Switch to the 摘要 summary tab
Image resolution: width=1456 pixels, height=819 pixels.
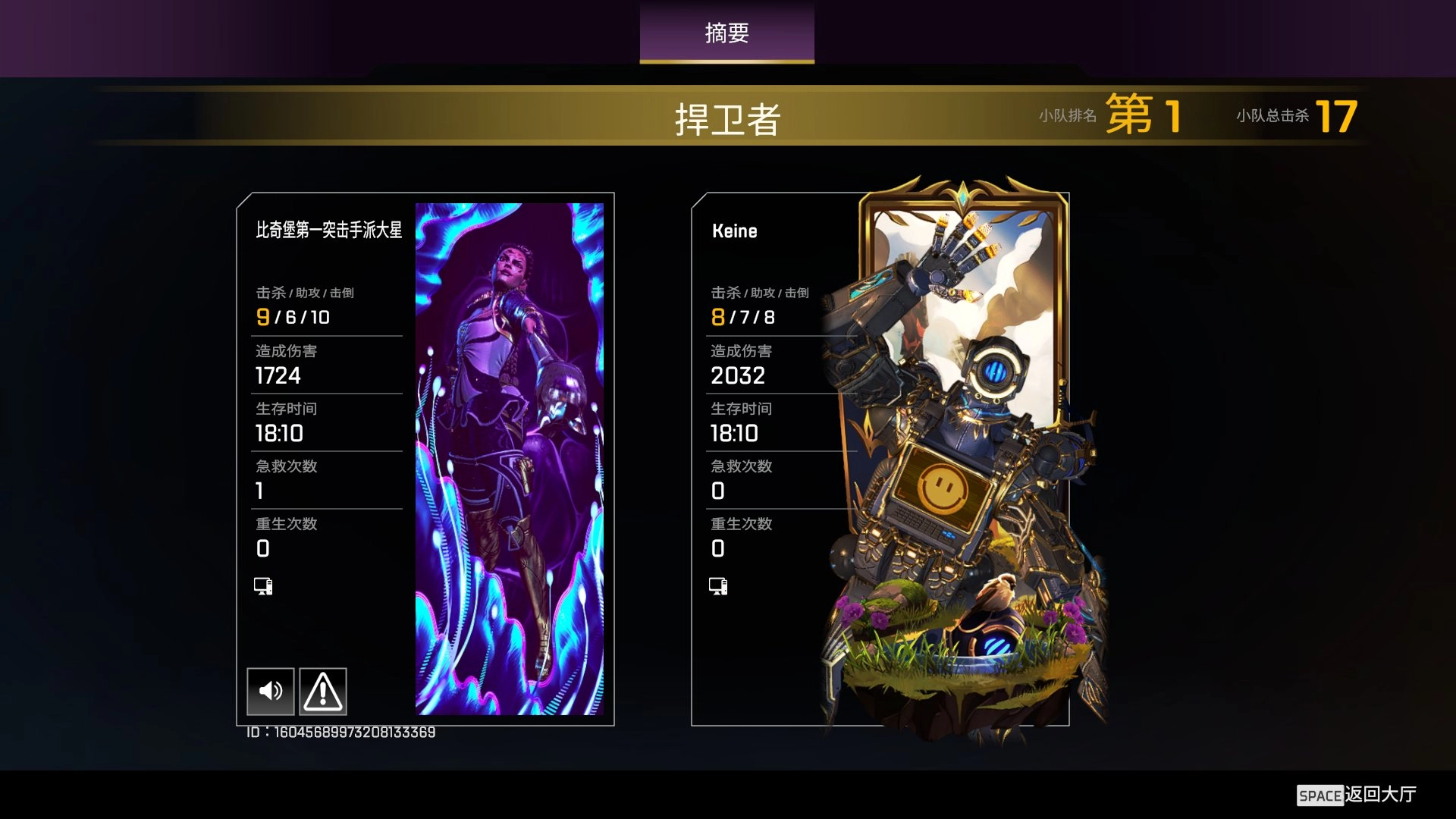tap(726, 33)
